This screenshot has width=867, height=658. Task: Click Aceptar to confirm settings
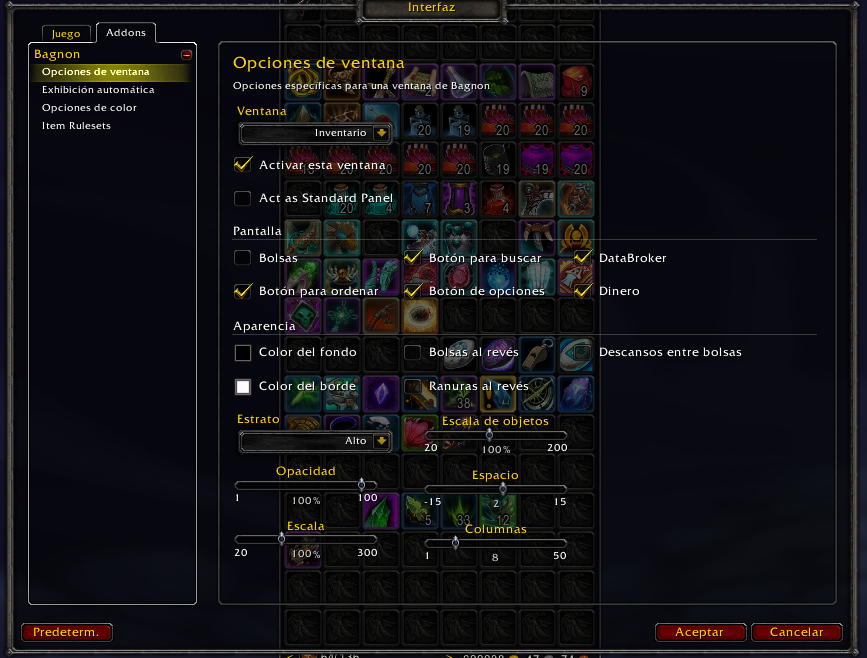tap(699, 632)
